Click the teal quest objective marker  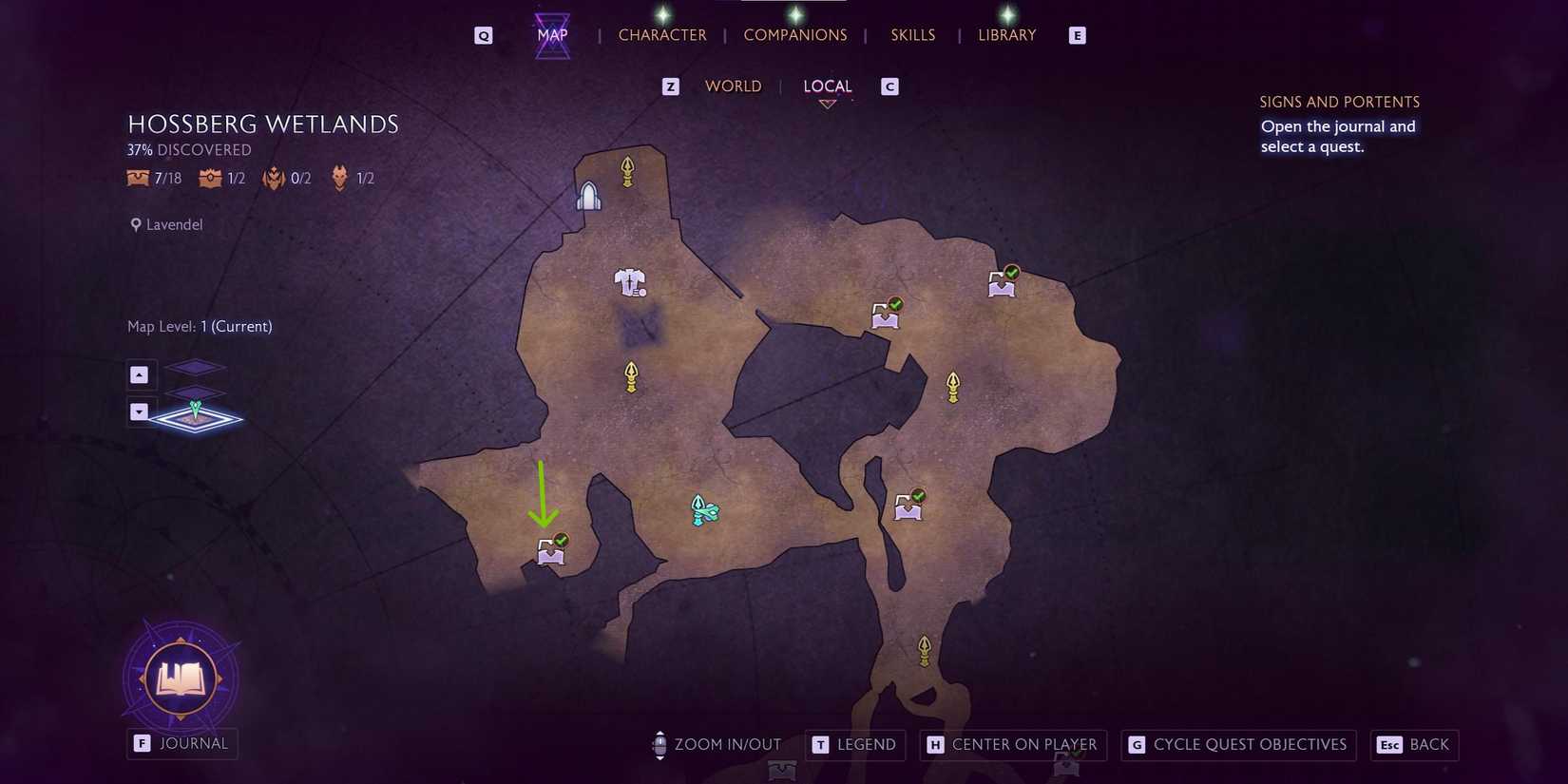pyautogui.click(x=703, y=510)
